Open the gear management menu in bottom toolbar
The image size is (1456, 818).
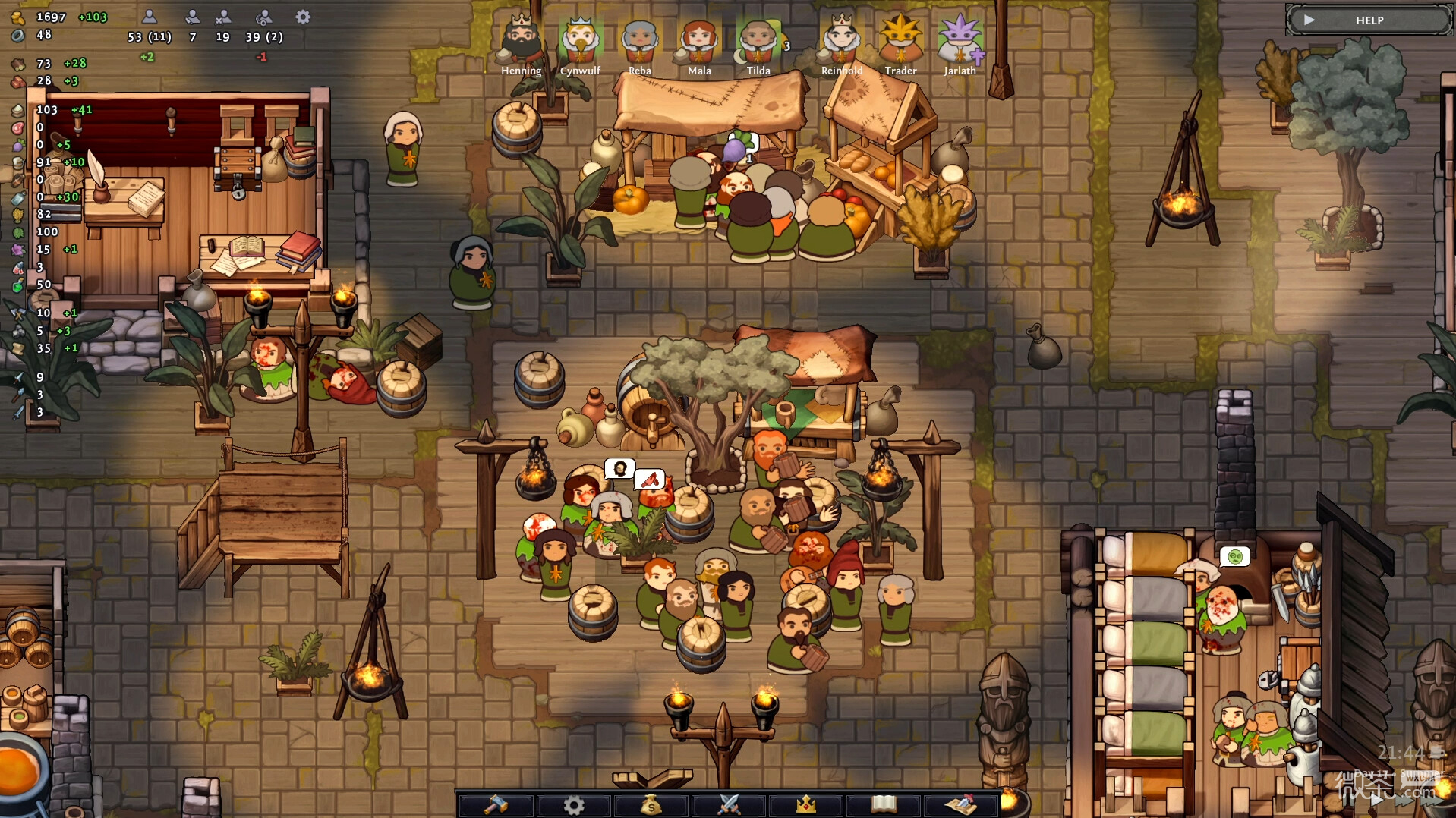574,804
